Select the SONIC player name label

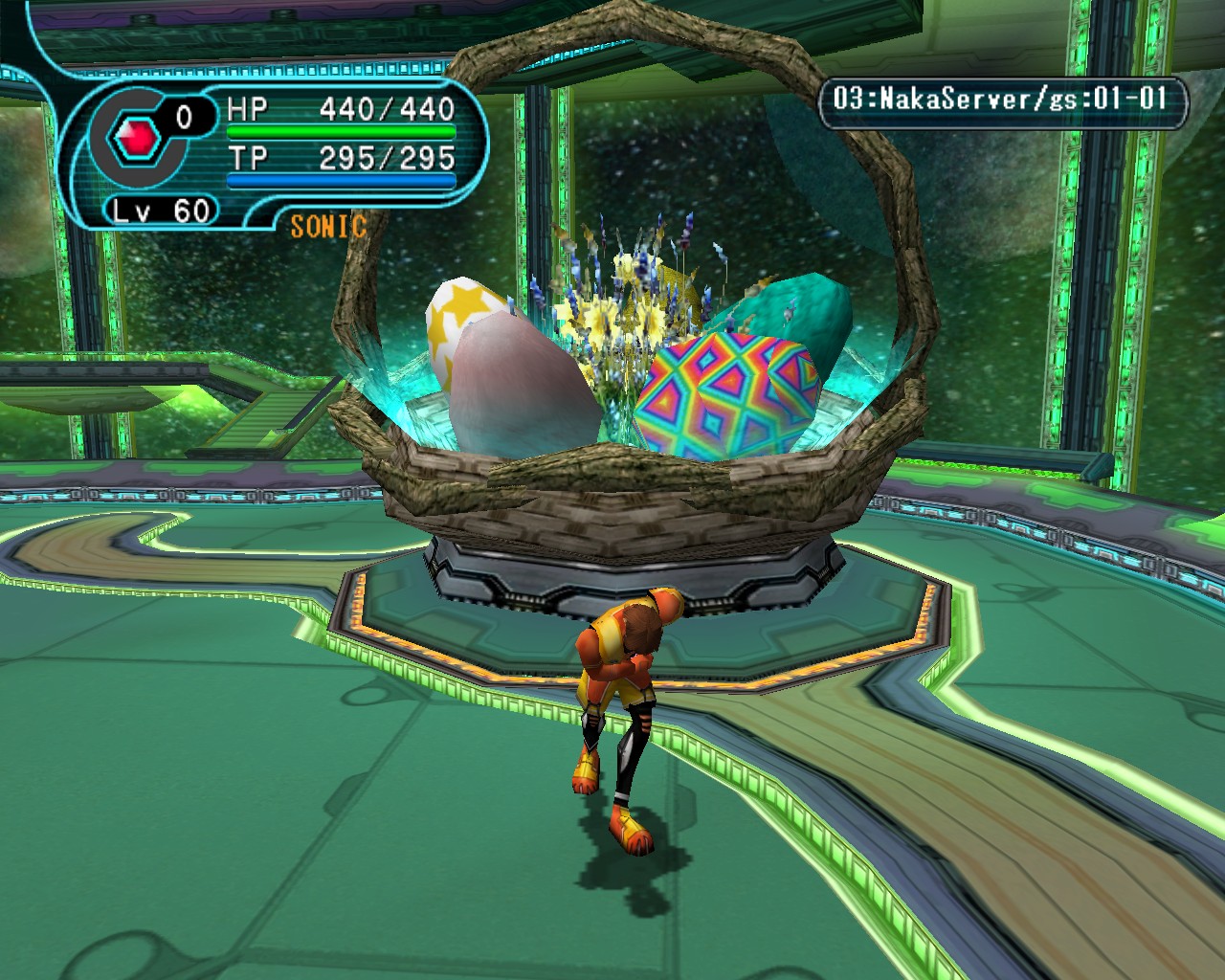pos(328,227)
